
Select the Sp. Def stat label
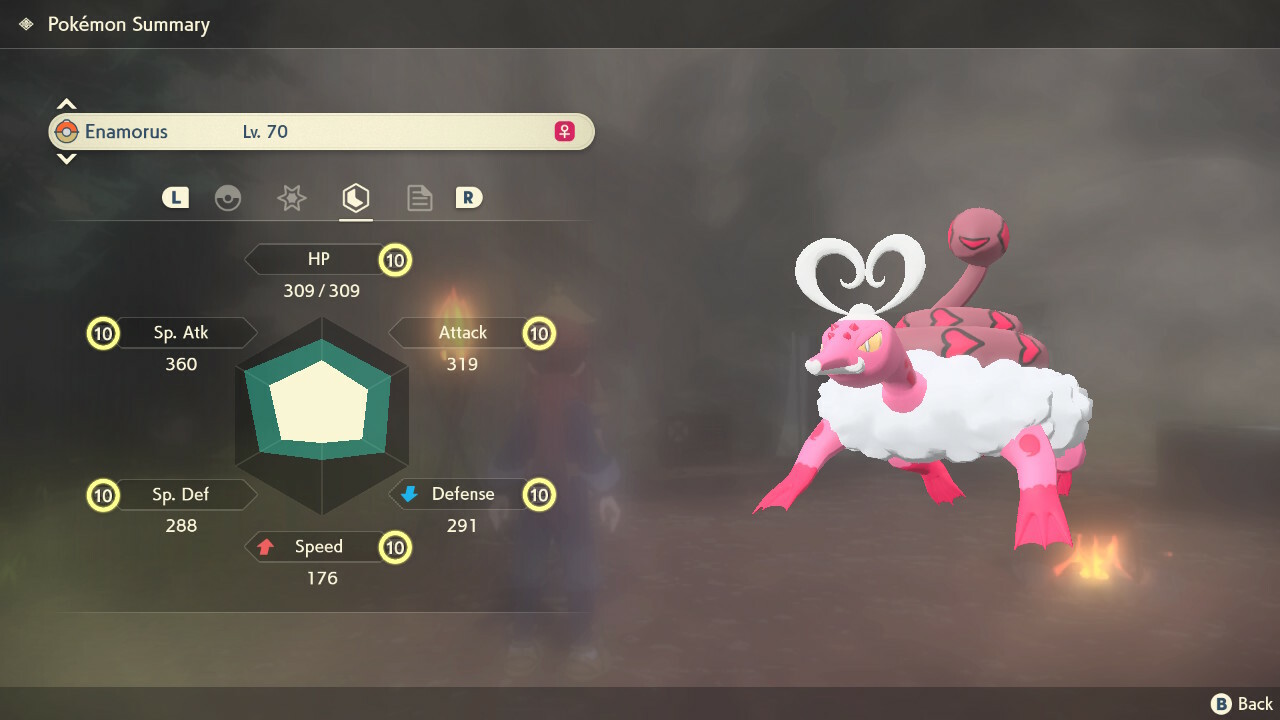(182, 495)
